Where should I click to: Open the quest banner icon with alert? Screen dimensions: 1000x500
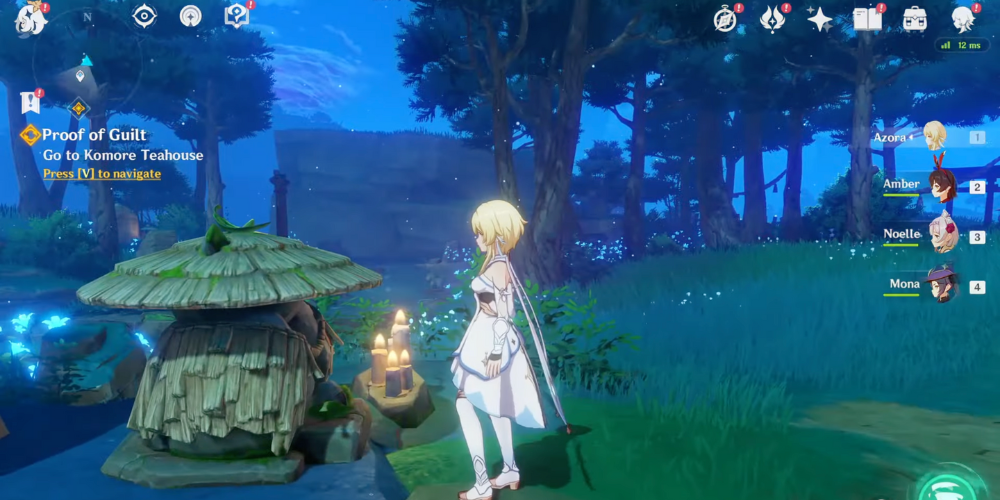29,101
